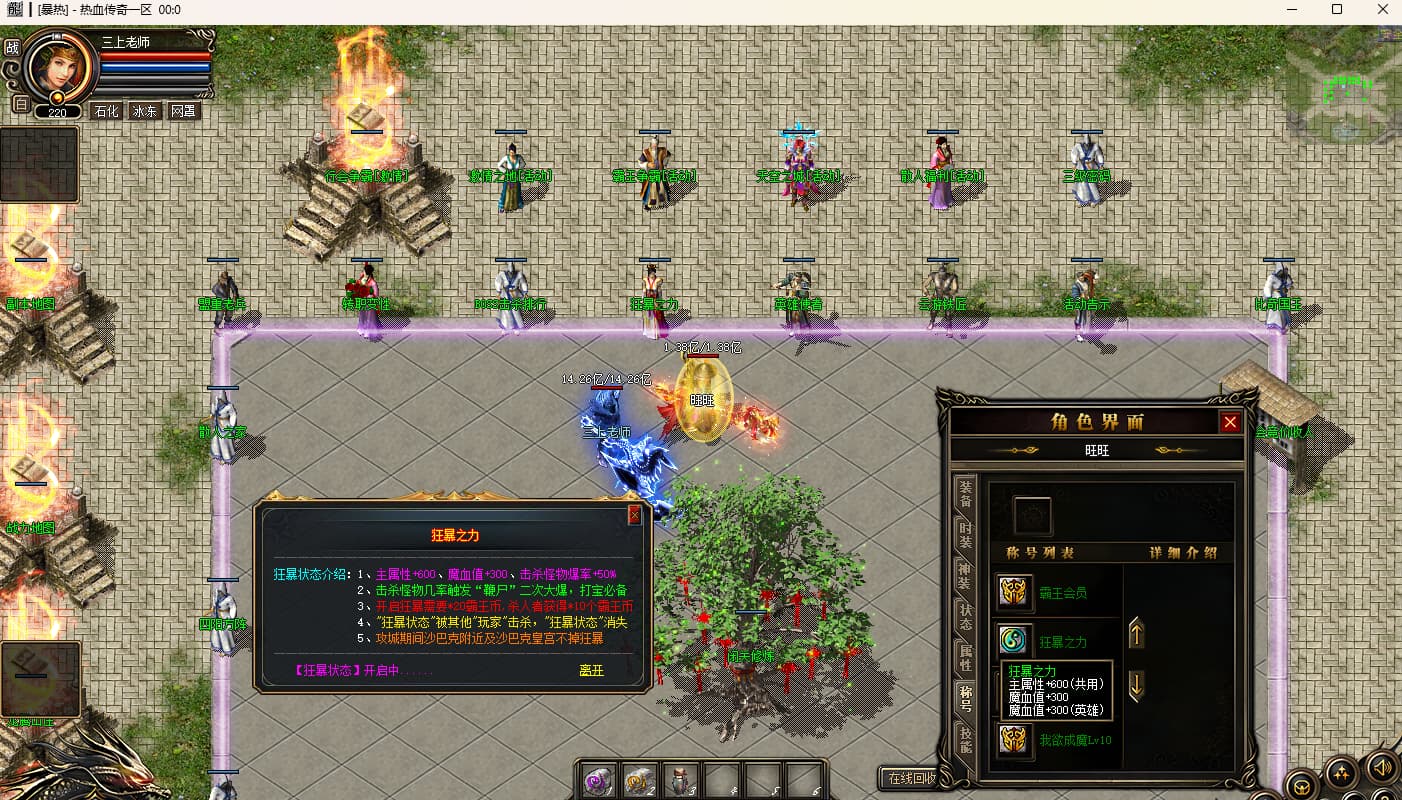The width and height of the screenshot is (1402, 800).
Task: Switch to the 属性 attributes tab
Action: [965, 657]
